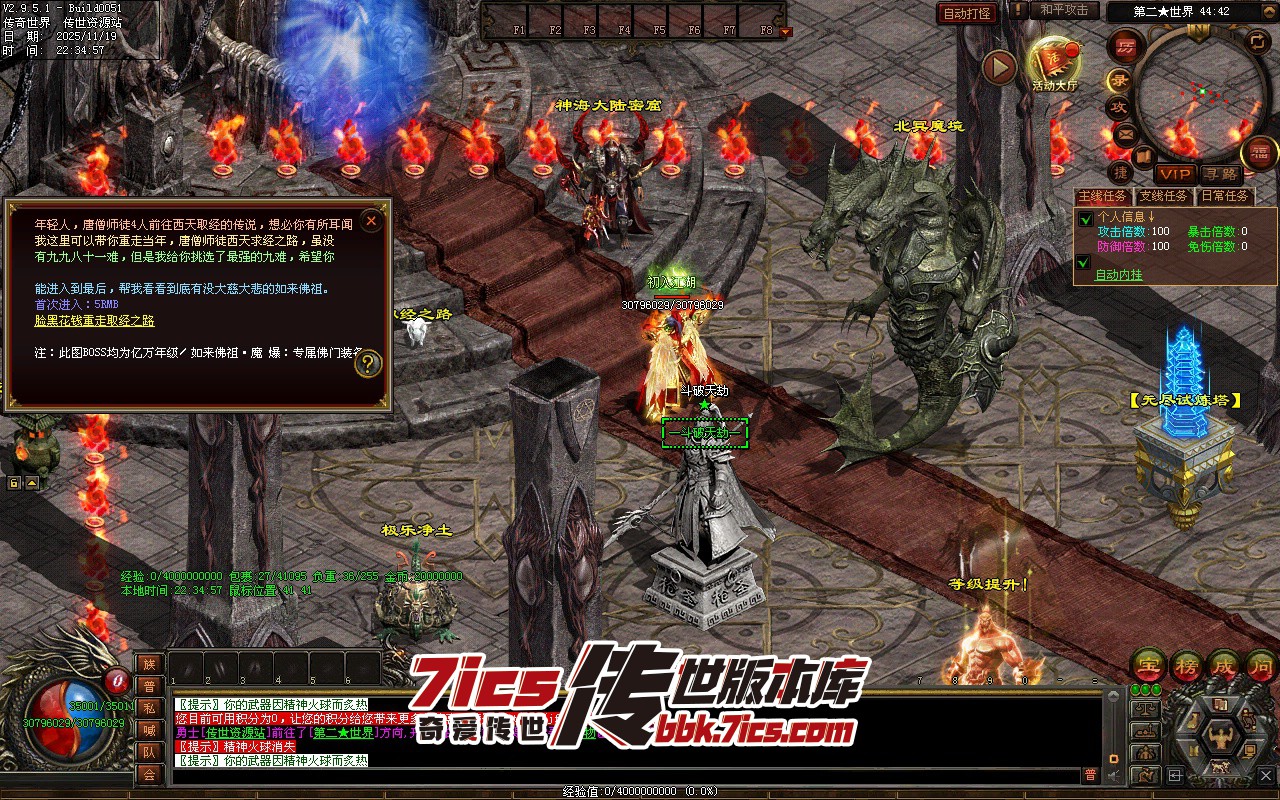
Task: Toggle the 自动打怪 auto-fight button
Action: (967, 13)
